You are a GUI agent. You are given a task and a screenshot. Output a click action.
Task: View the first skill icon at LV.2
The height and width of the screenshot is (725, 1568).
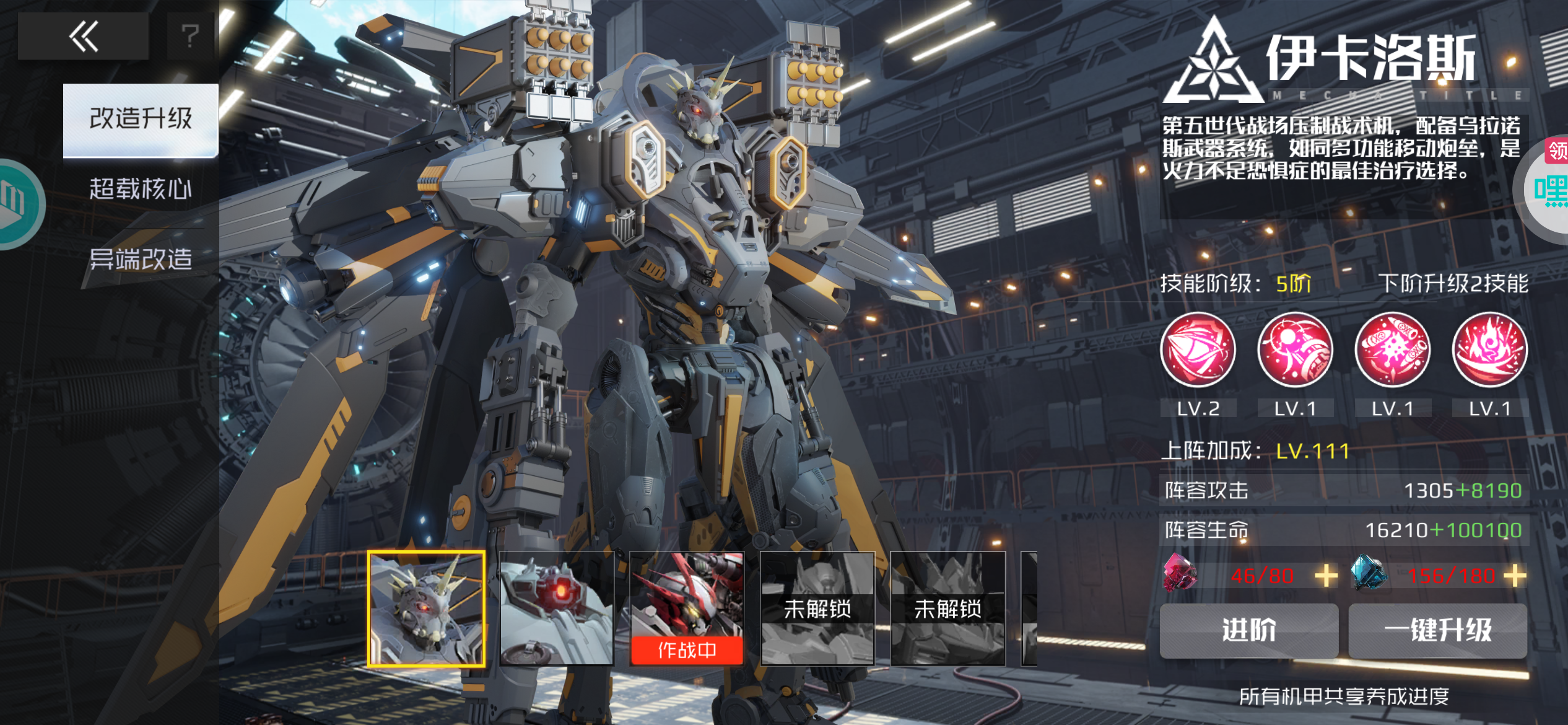click(1198, 350)
